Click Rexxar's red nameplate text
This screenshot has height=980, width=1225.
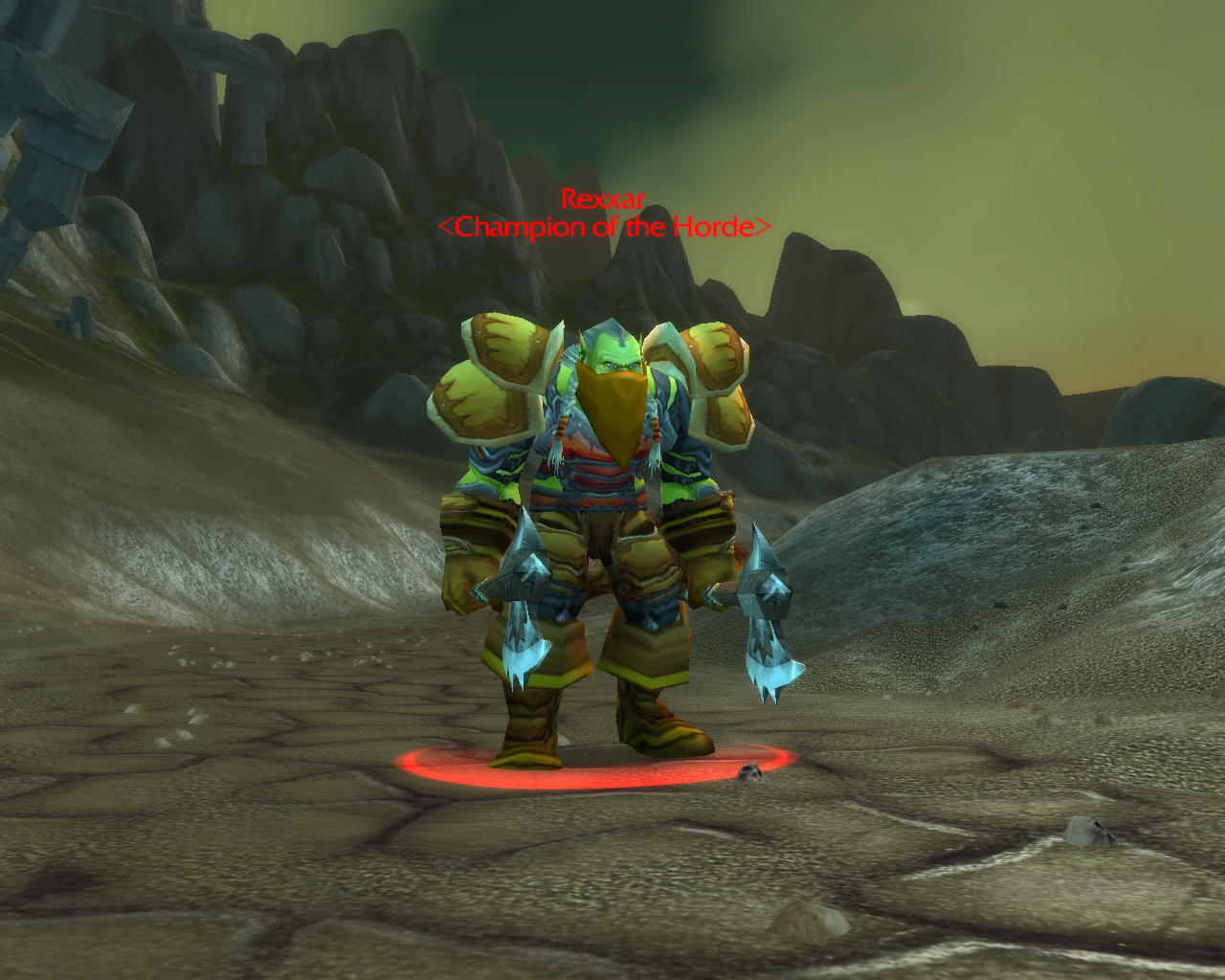pos(603,200)
